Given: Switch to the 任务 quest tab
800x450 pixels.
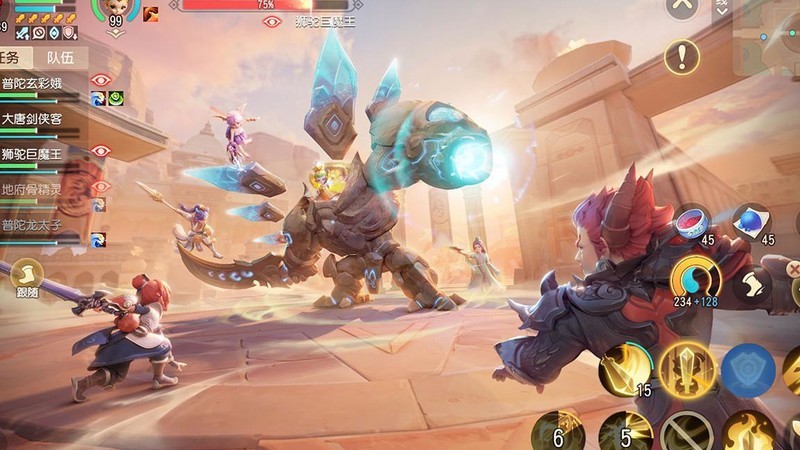Looking at the screenshot, I should (x=14, y=57).
